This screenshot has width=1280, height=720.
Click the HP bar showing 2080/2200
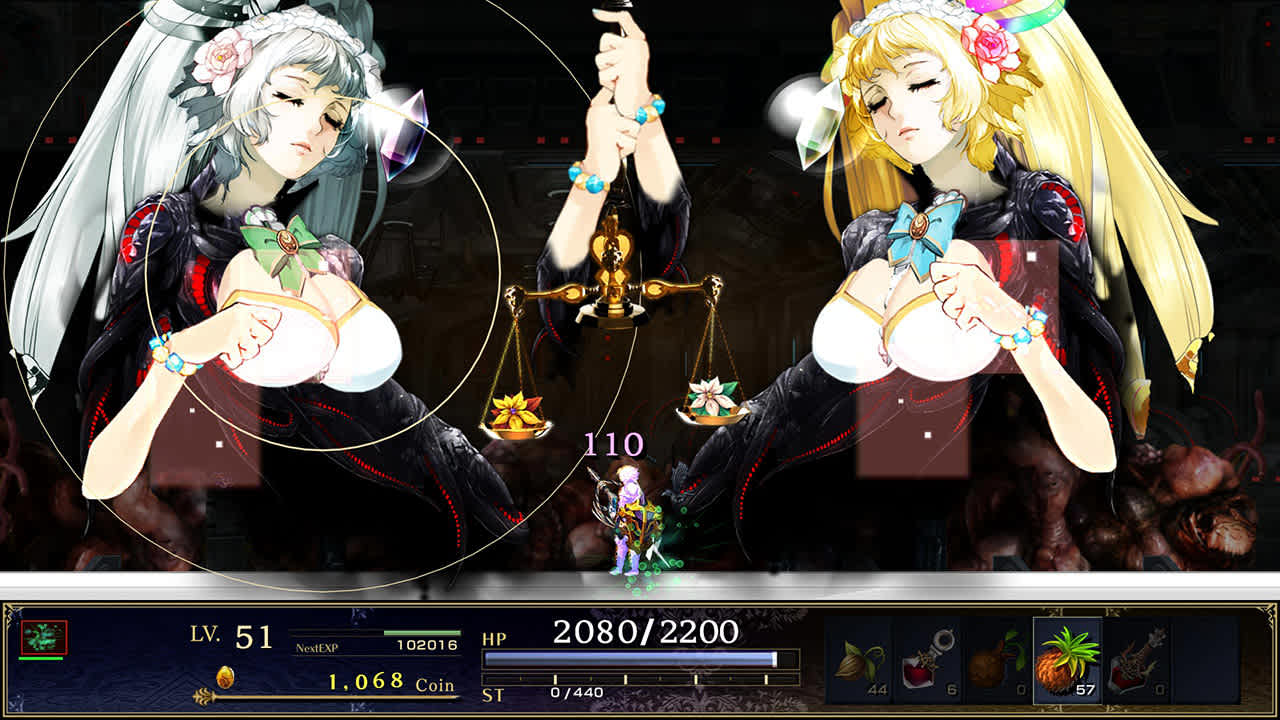click(x=630, y=657)
